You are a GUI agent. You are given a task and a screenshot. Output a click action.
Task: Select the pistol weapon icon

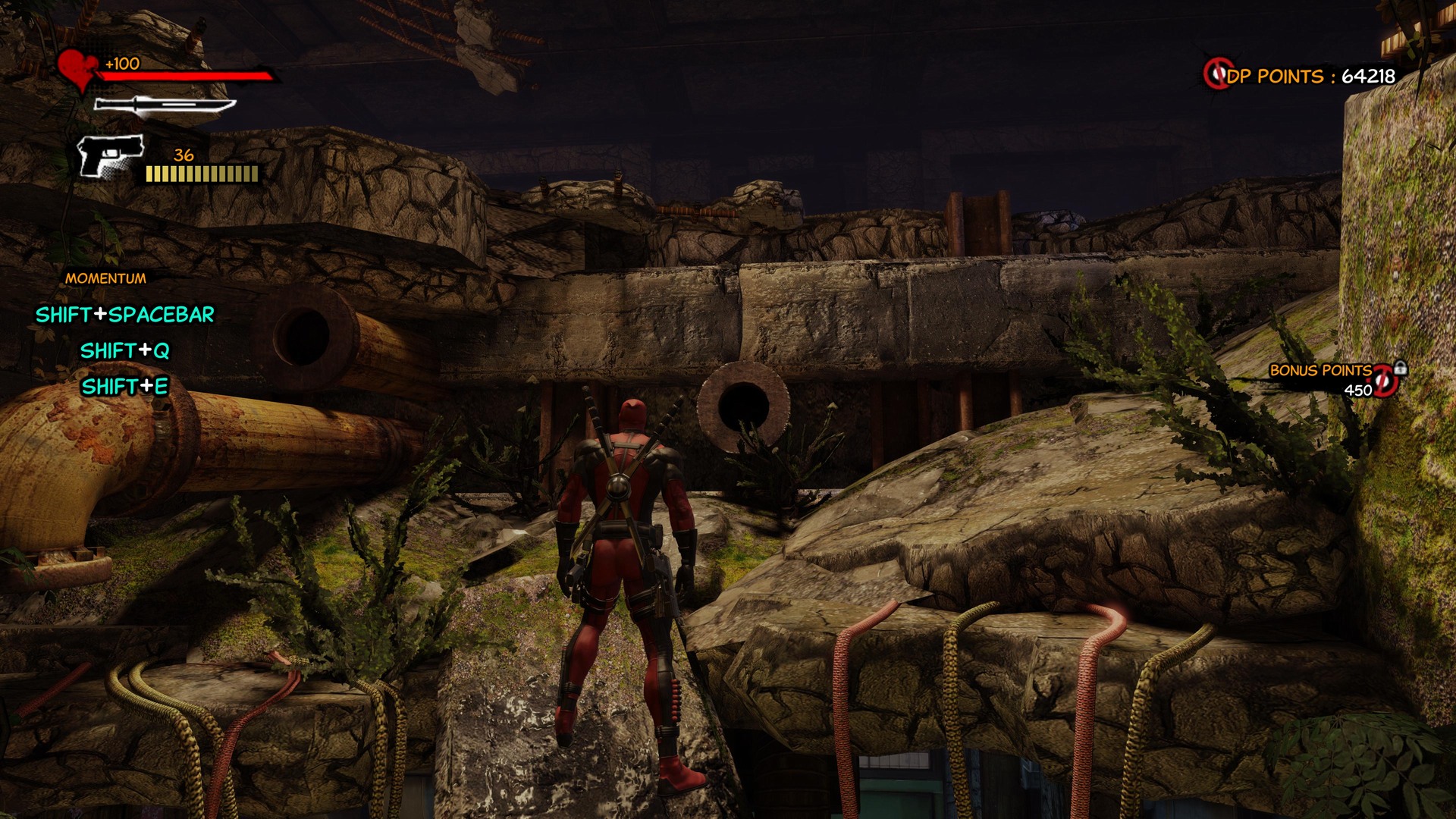click(x=111, y=155)
